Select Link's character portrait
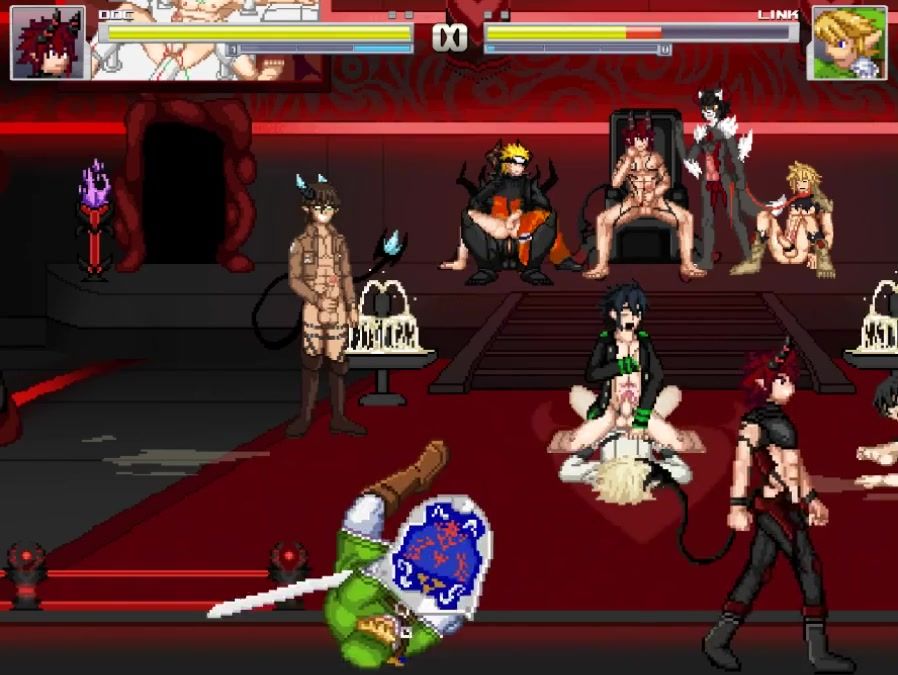 click(848, 43)
